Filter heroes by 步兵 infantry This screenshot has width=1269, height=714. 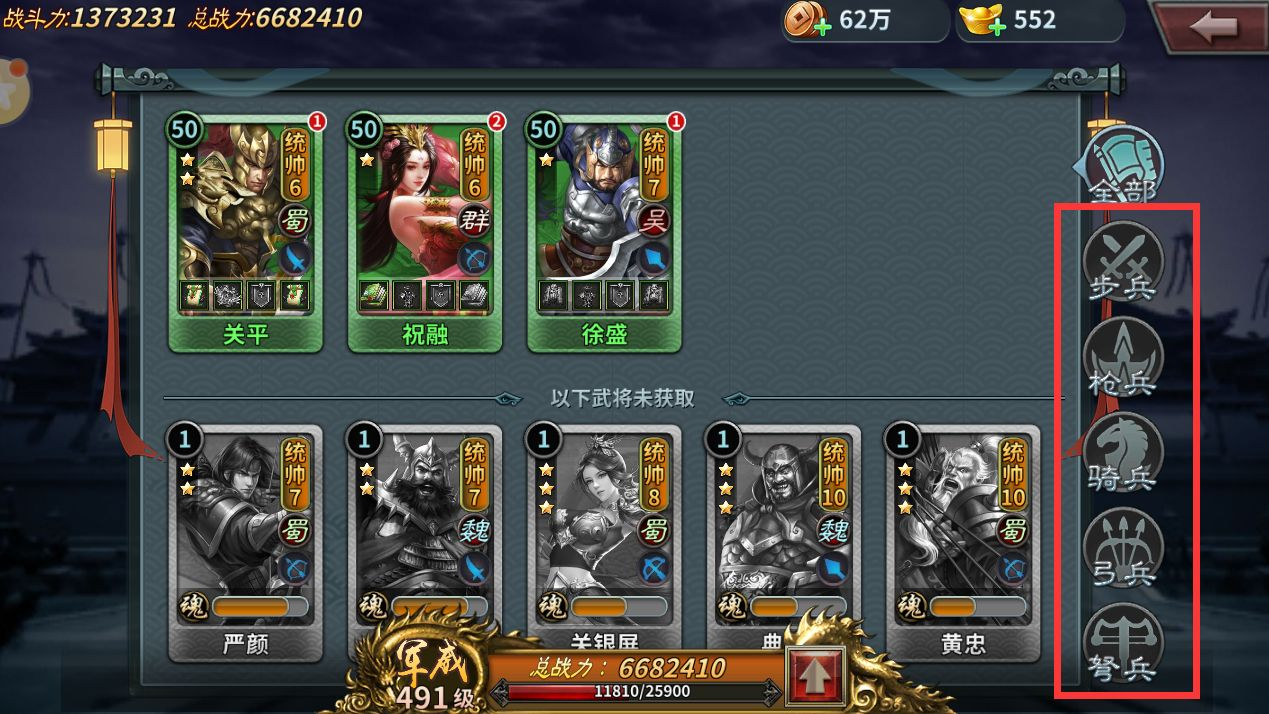(1123, 262)
